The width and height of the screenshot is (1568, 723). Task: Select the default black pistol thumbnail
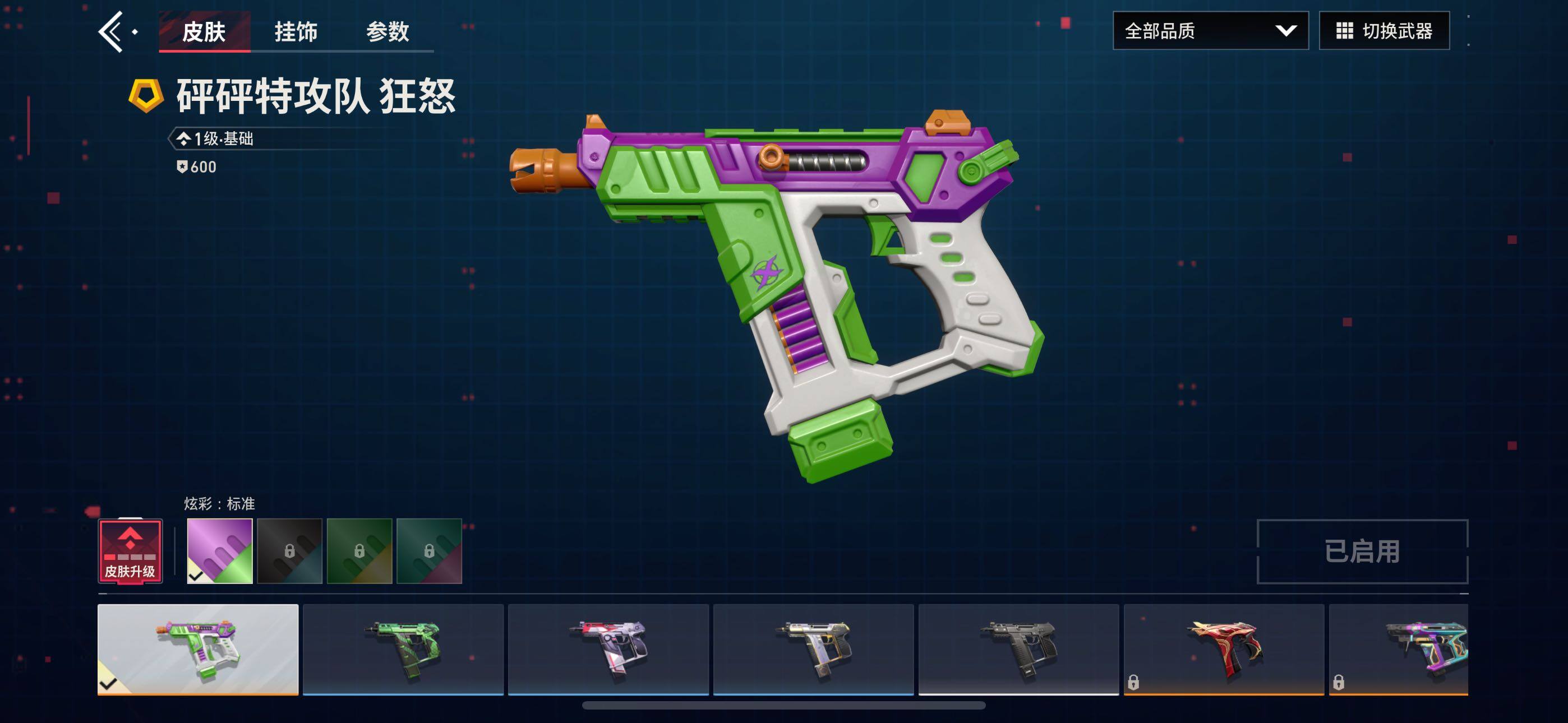pos(1018,649)
